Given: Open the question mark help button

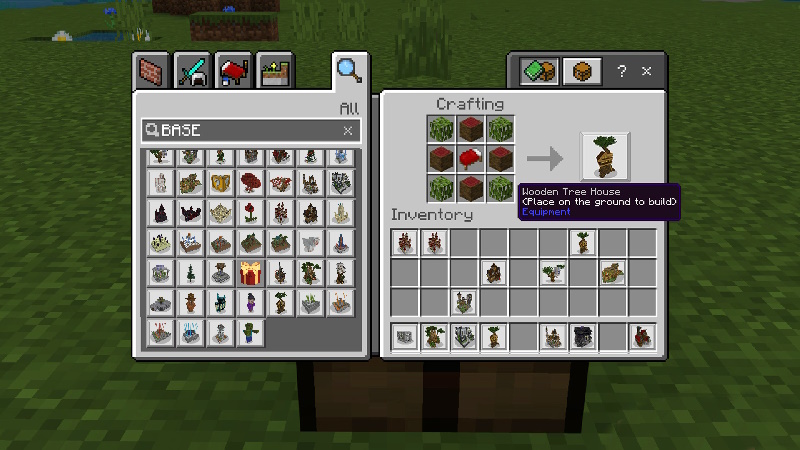Looking at the screenshot, I should [622, 72].
